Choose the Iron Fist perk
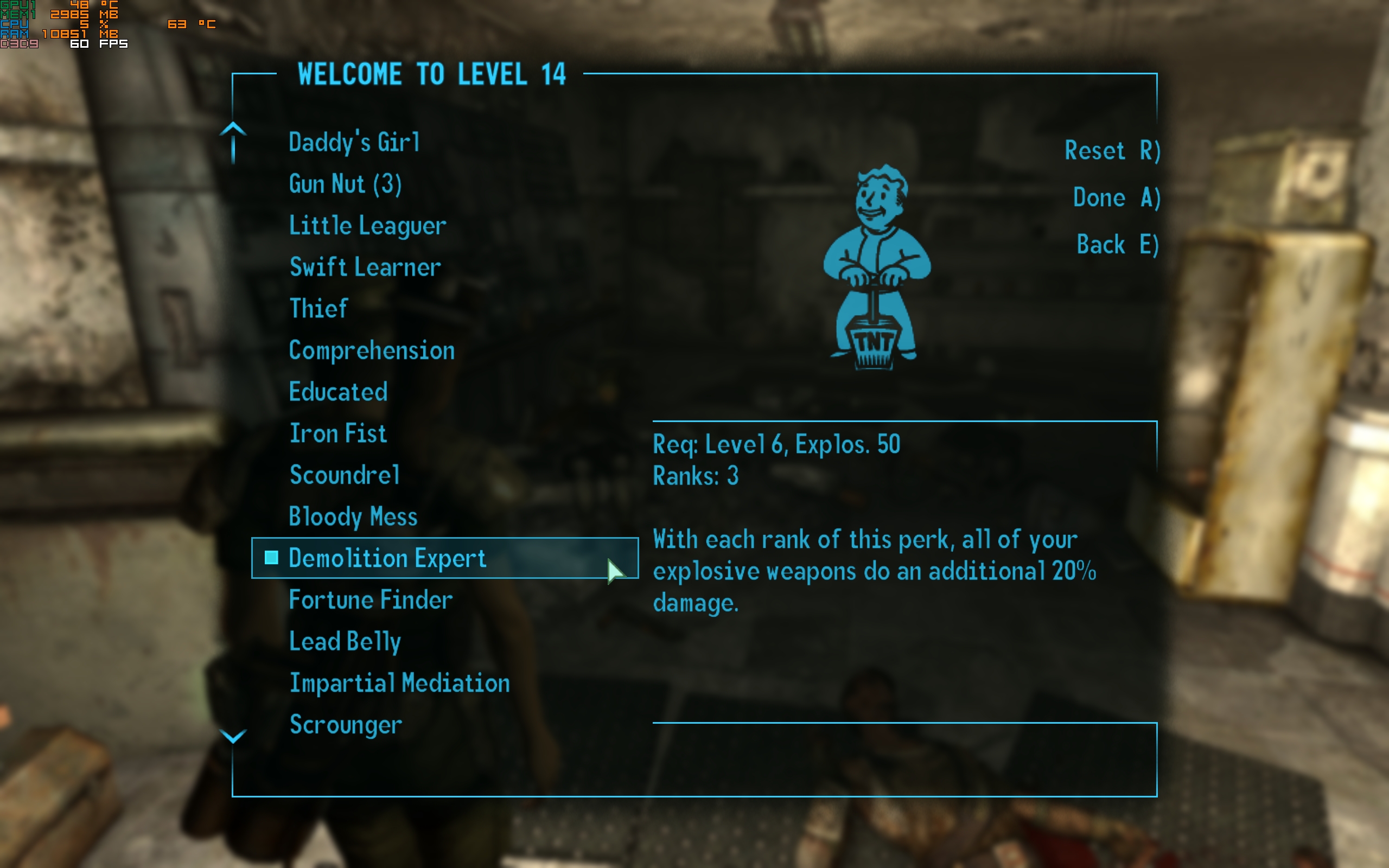This screenshot has height=868, width=1389. (338, 433)
